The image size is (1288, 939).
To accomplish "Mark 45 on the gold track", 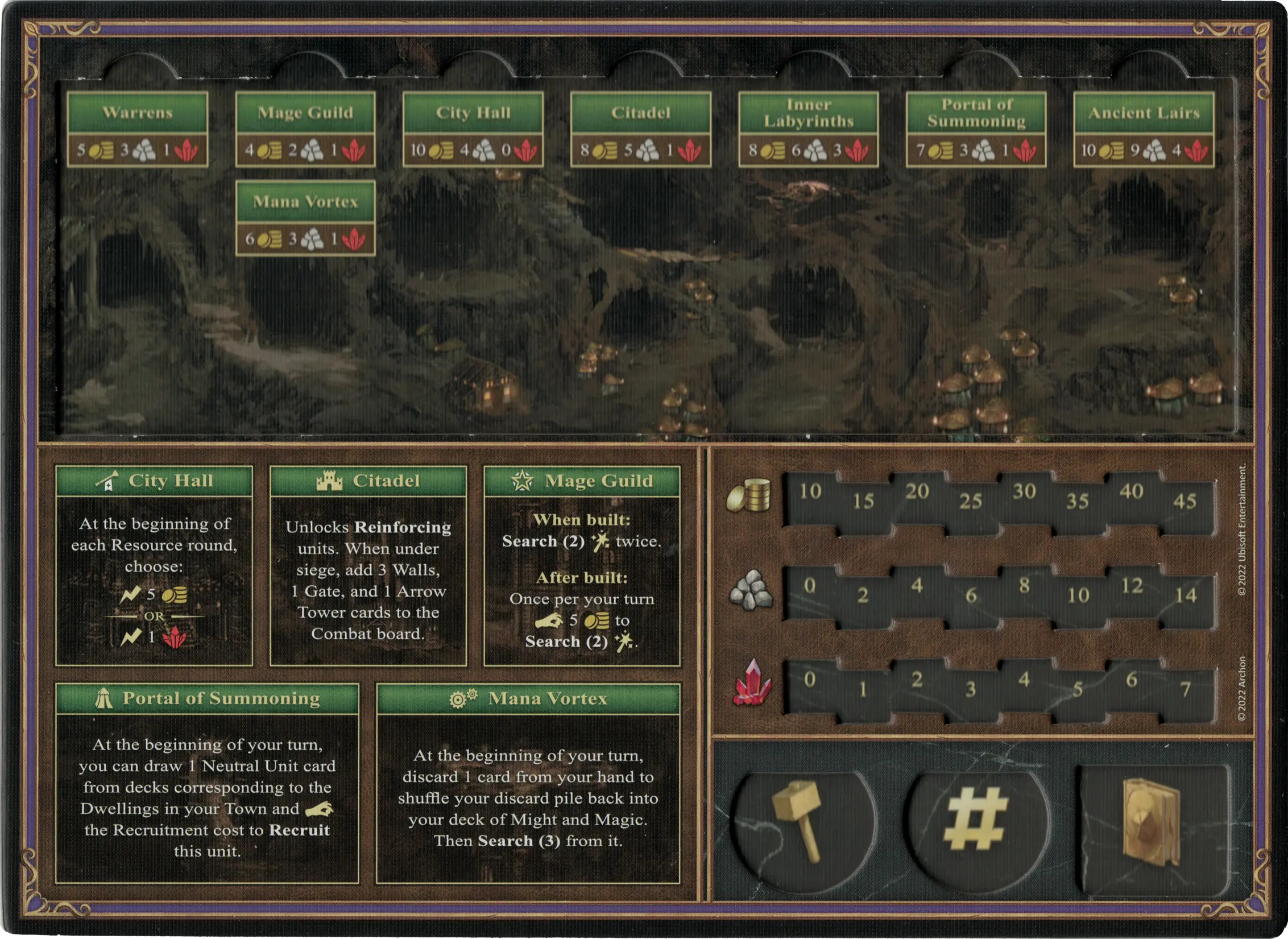I will point(1185,501).
